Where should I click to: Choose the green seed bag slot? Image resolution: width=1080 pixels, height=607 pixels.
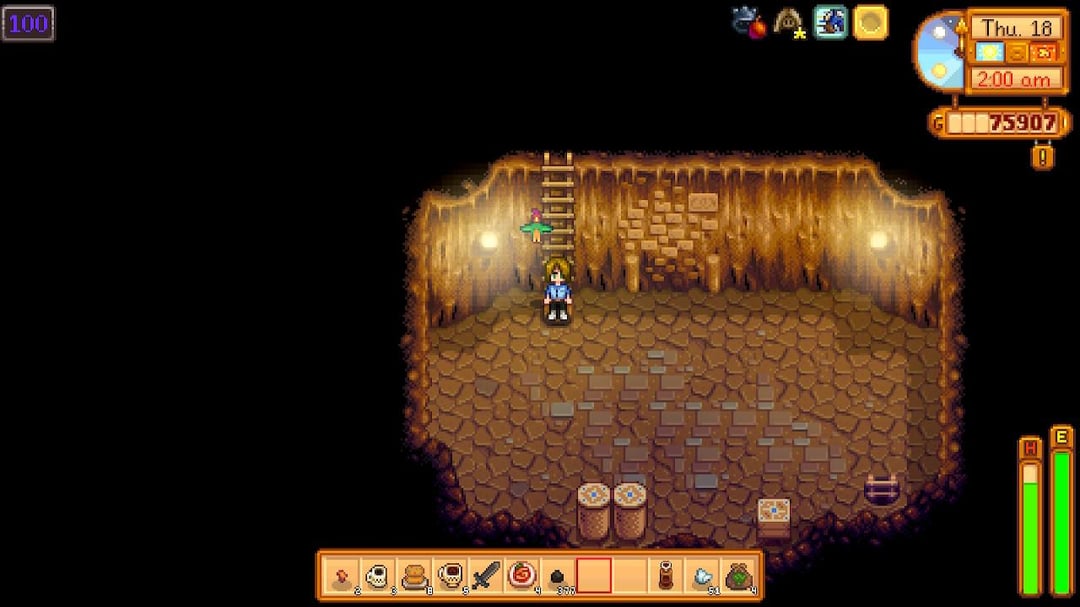coord(738,576)
